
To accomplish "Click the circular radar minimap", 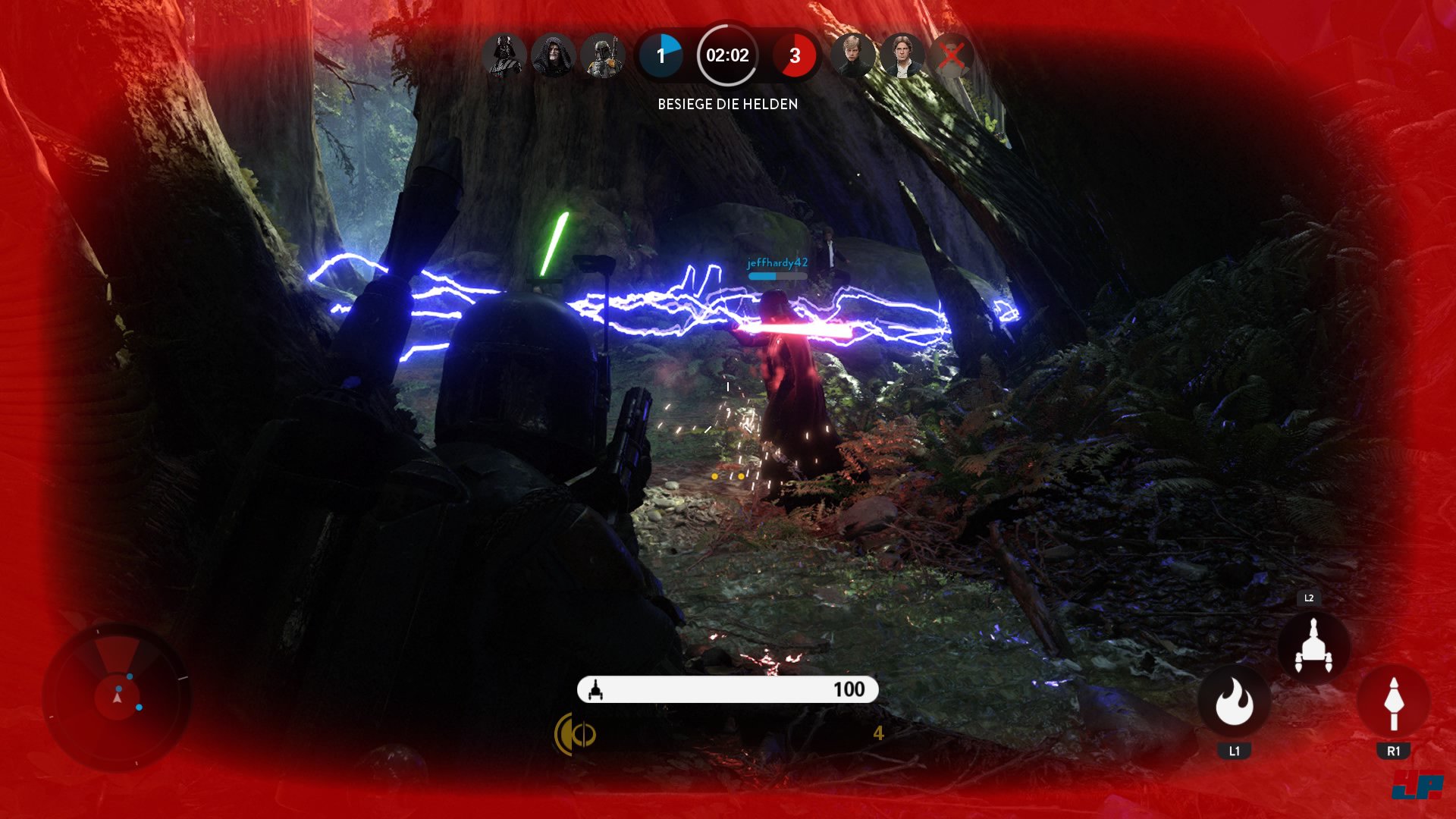I will coord(117,697).
